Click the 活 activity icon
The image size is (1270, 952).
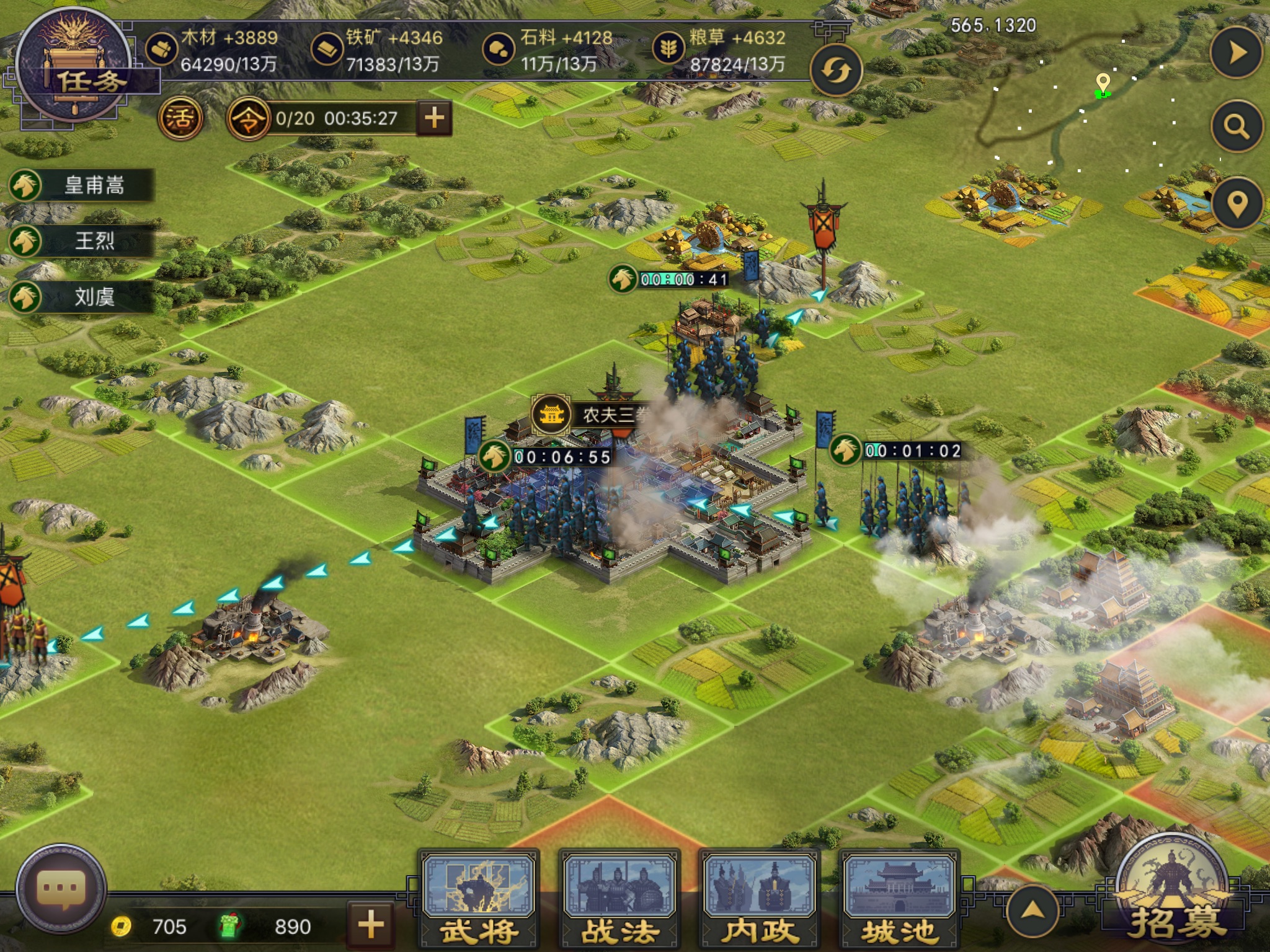180,118
